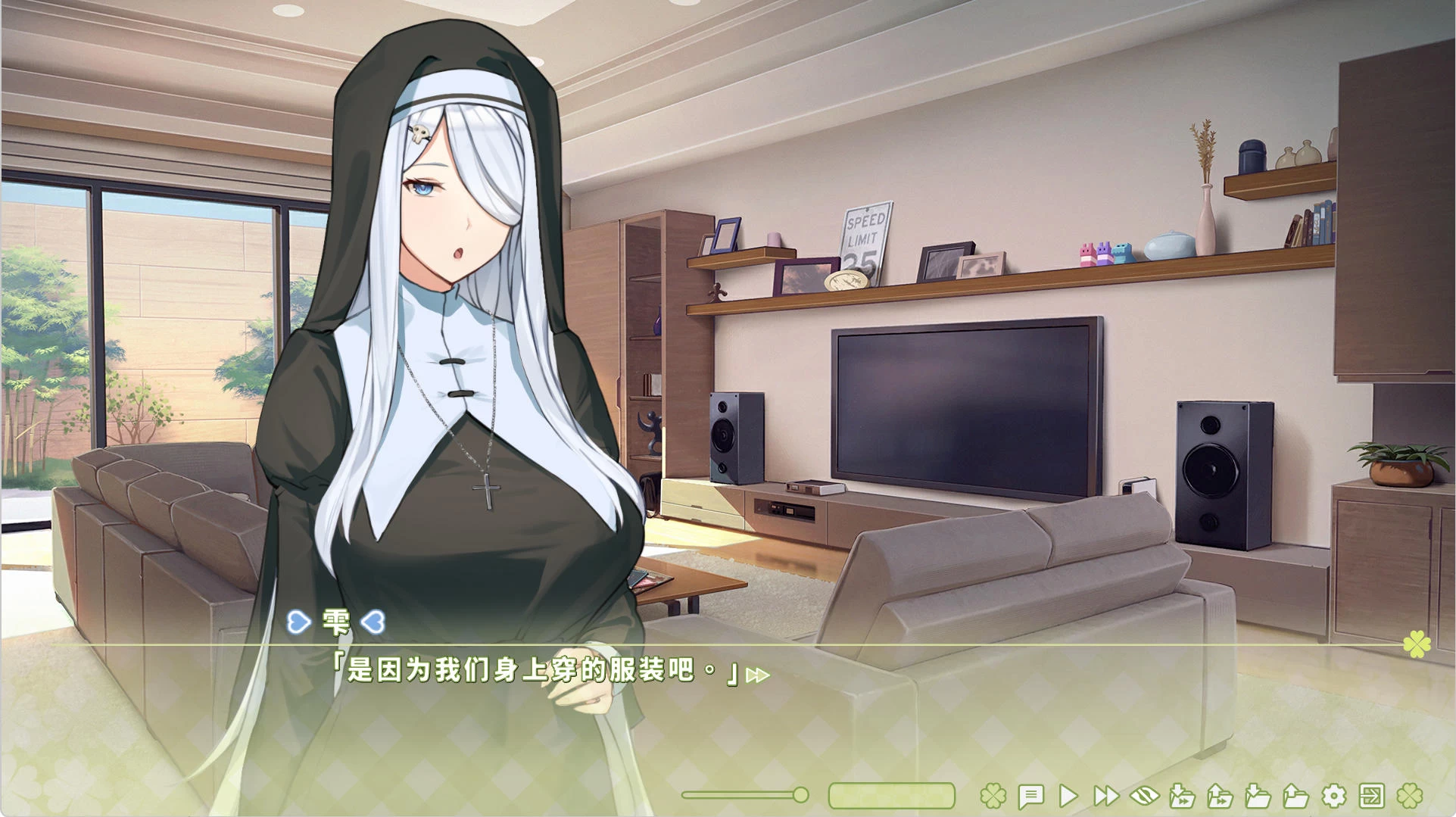Open the backlog via the speech bubble icon
This screenshot has height=817, width=1456.
point(1031,796)
